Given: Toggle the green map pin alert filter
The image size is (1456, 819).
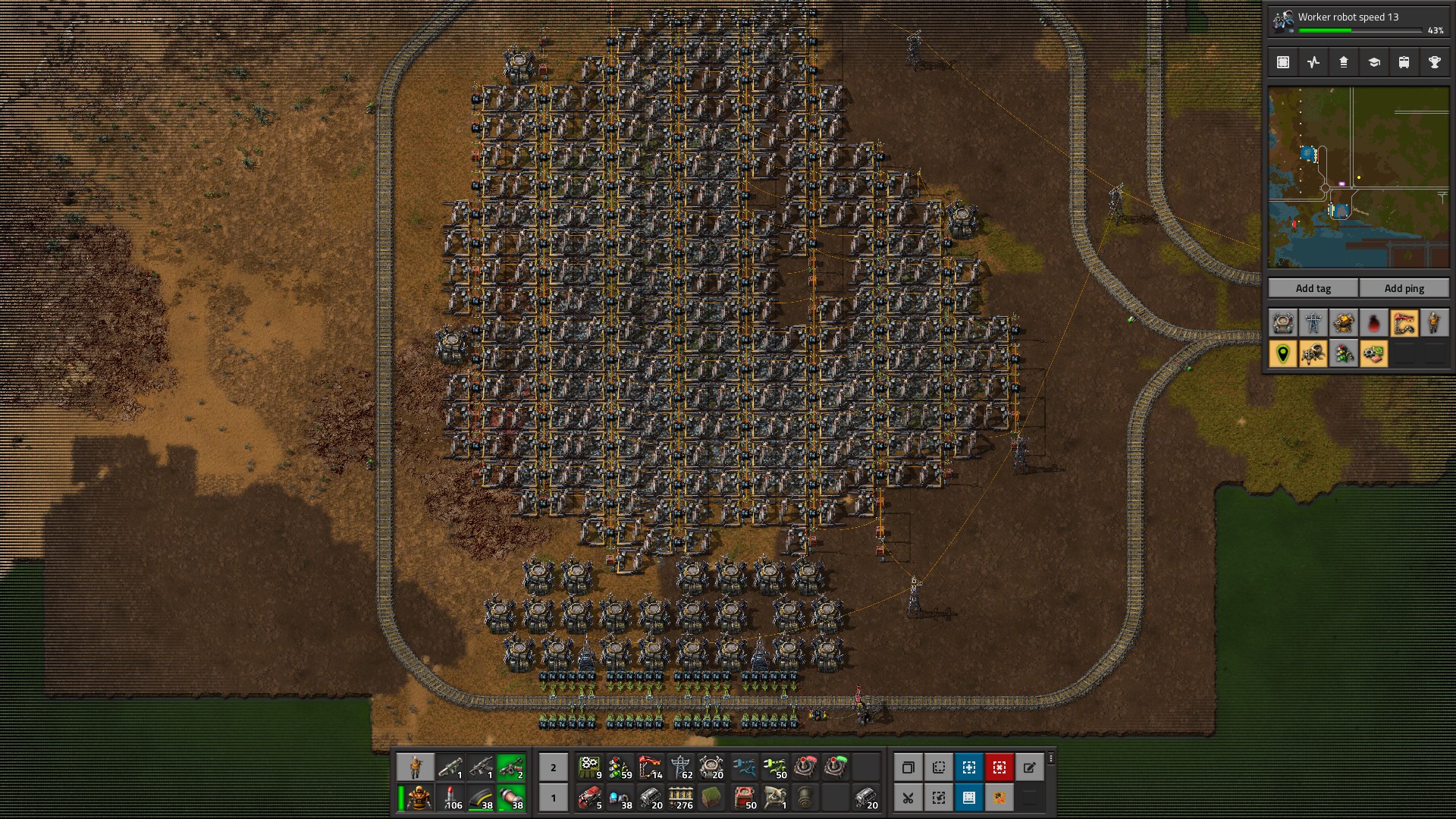Looking at the screenshot, I should coord(1282,353).
